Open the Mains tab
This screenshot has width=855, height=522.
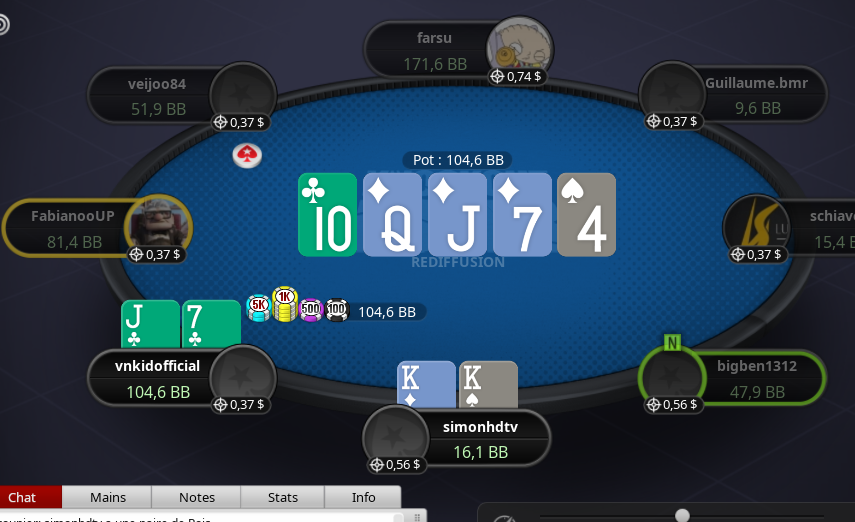tap(107, 497)
